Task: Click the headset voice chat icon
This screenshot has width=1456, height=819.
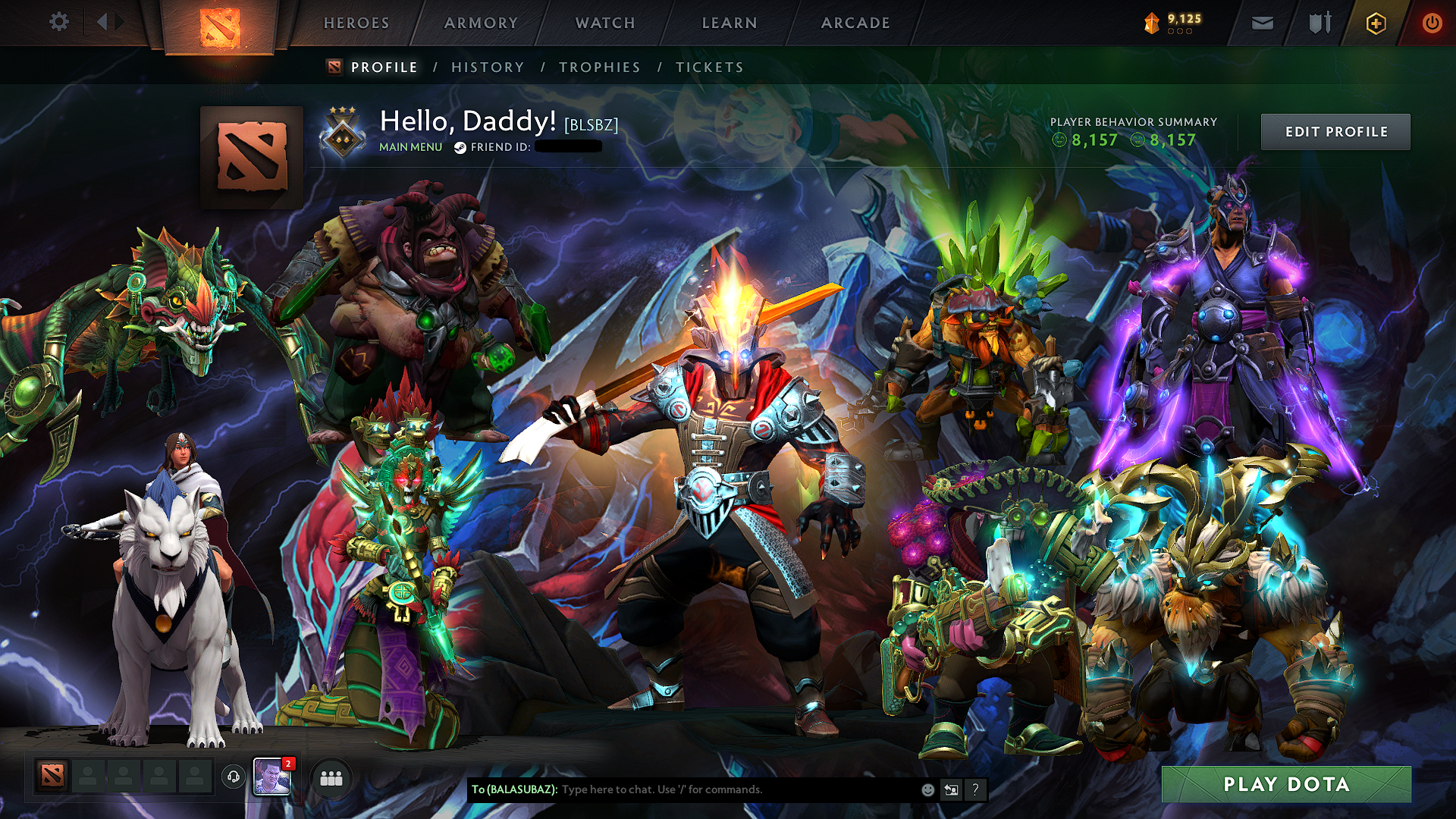Action: click(x=234, y=776)
